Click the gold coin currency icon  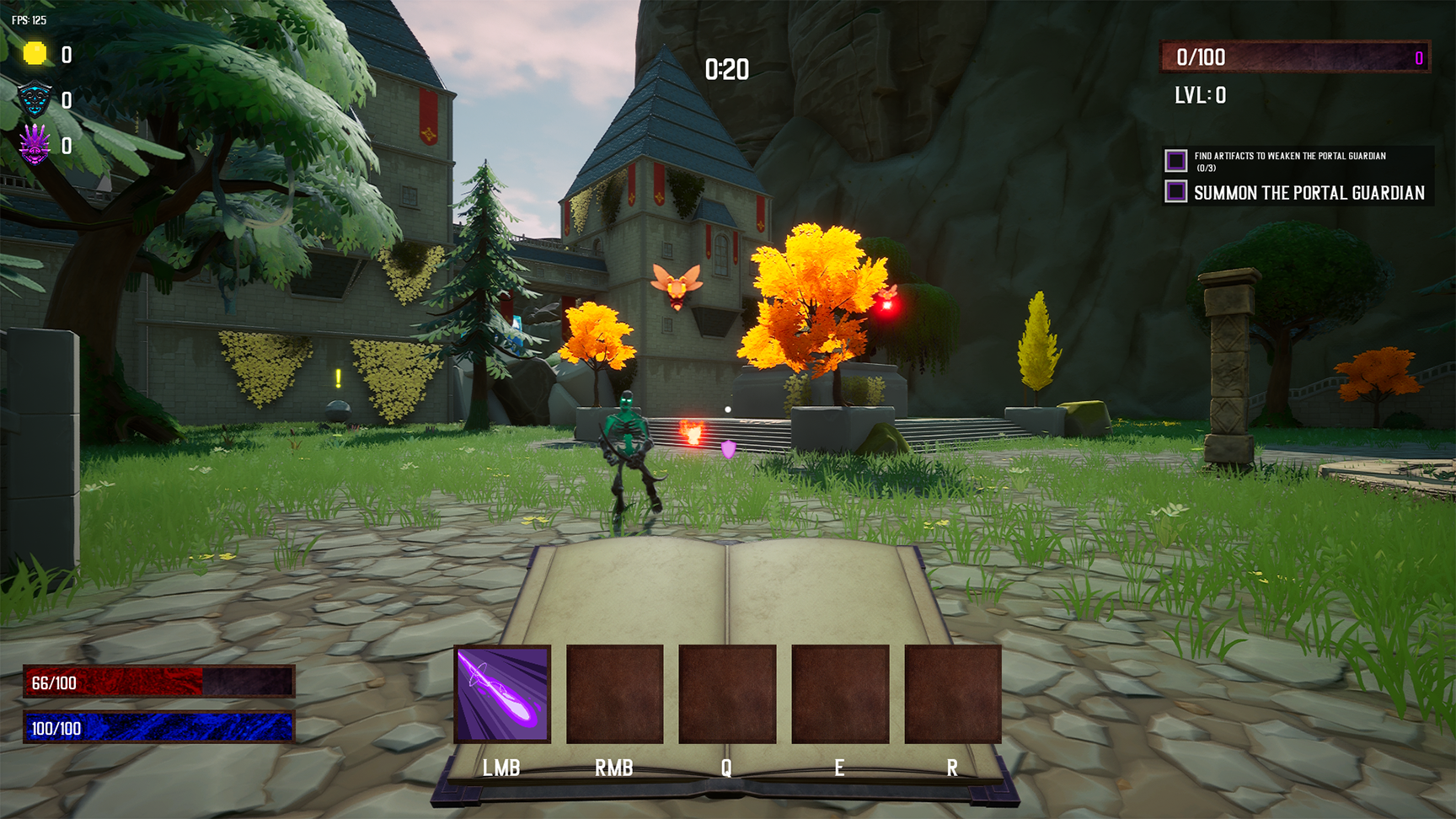tap(35, 54)
